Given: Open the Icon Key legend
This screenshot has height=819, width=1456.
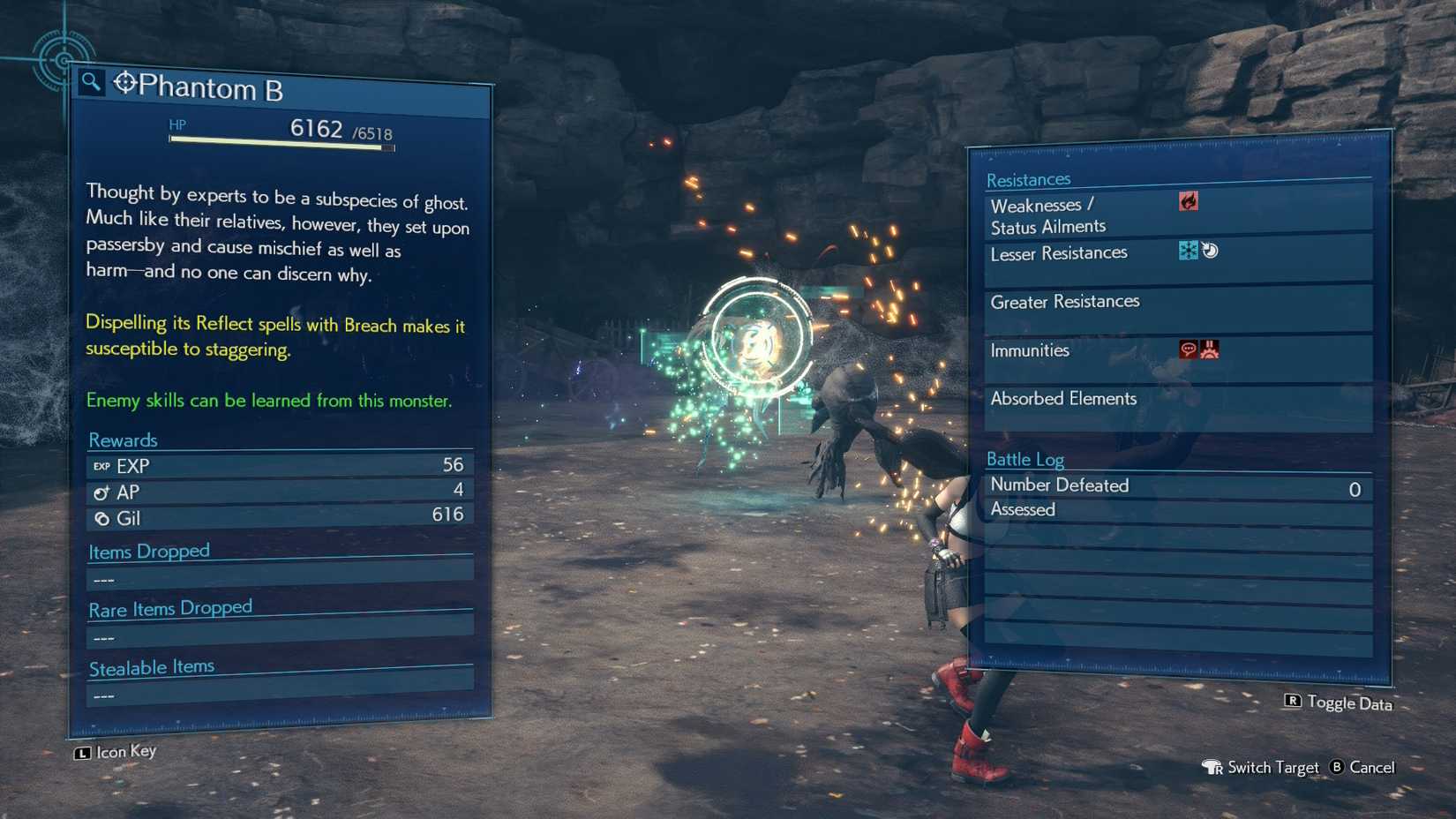Looking at the screenshot, I should click(x=116, y=752).
